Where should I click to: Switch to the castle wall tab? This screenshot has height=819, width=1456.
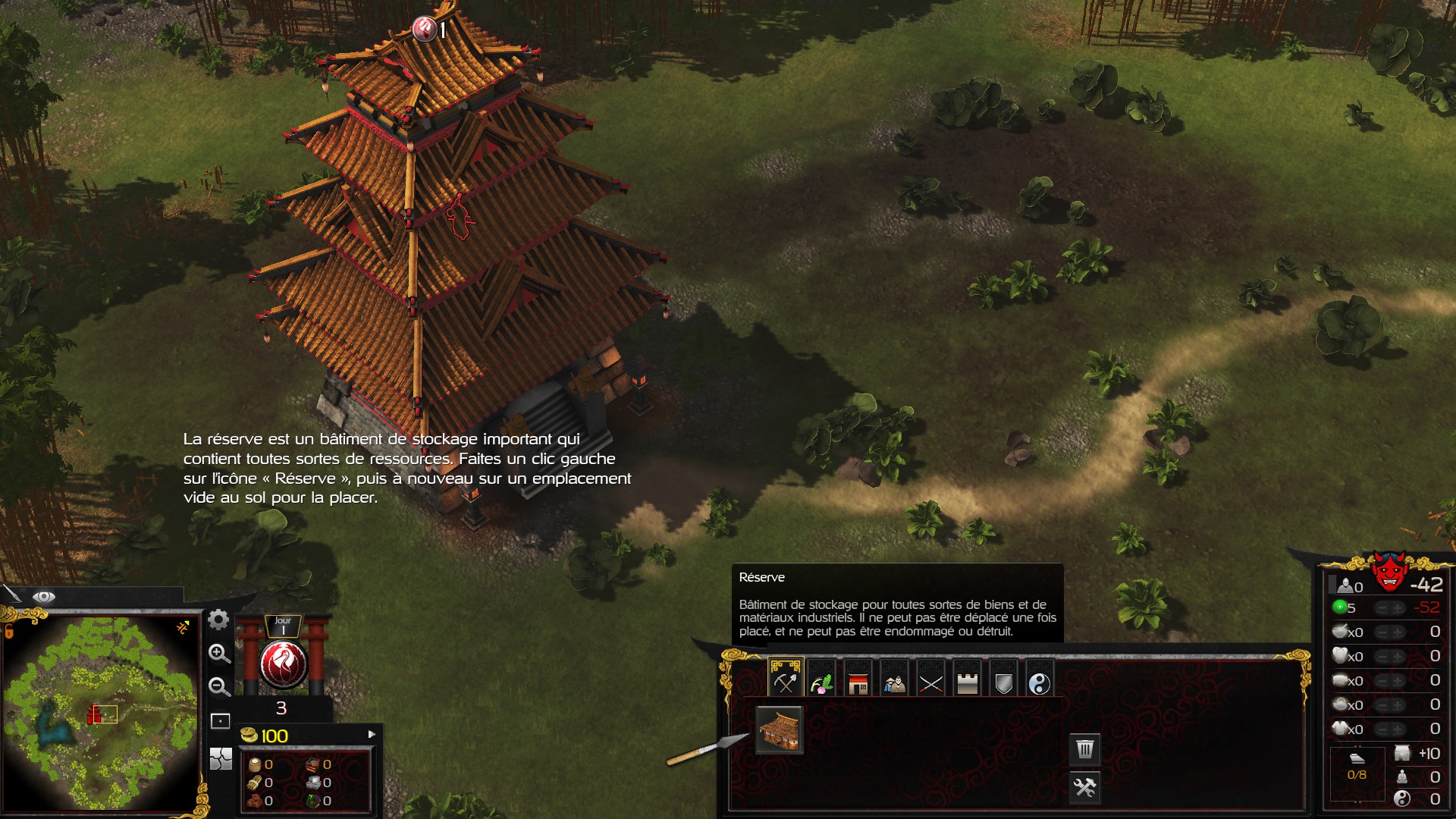(x=967, y=679)
